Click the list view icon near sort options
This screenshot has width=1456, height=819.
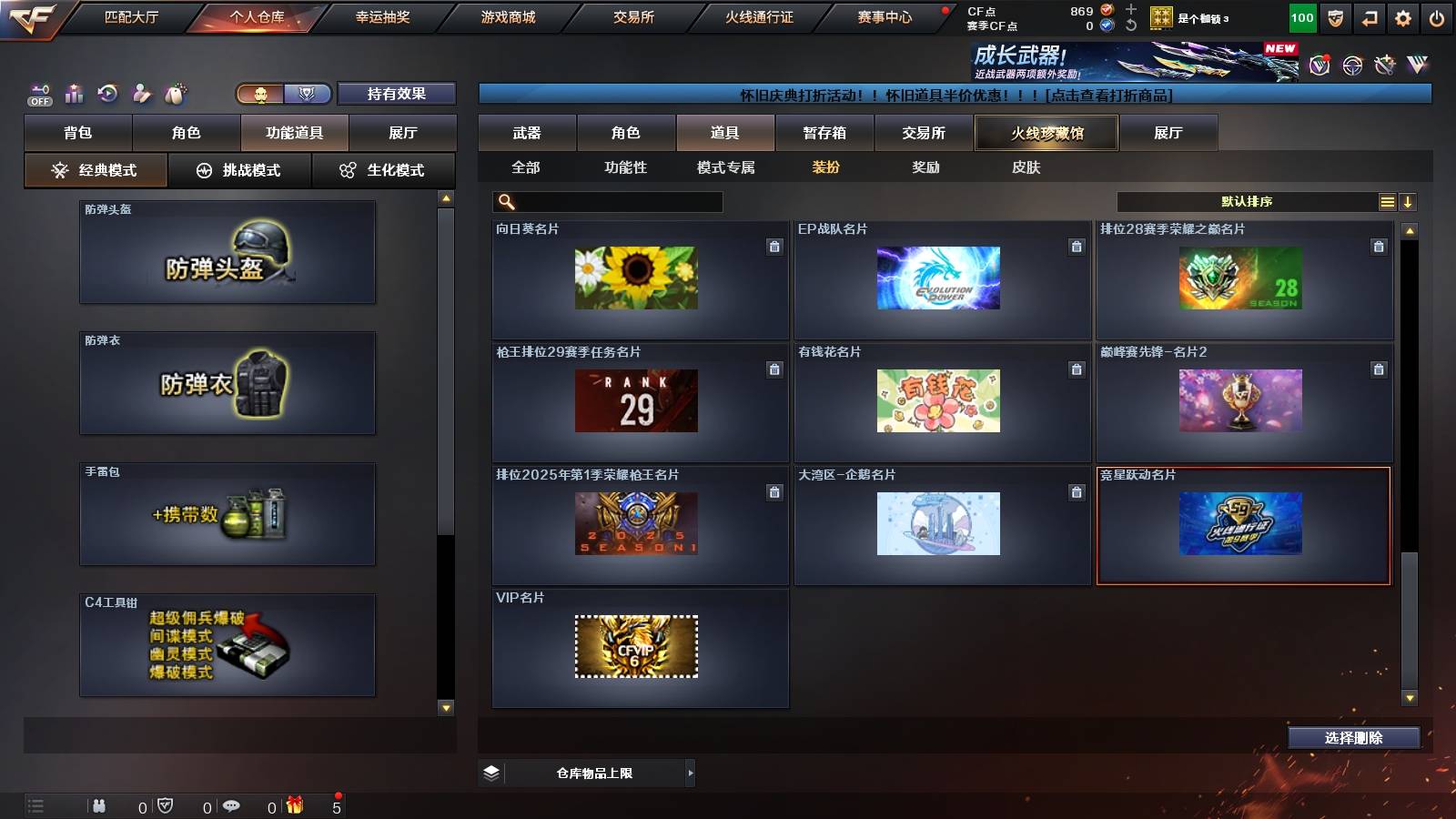click(1387, 201)
